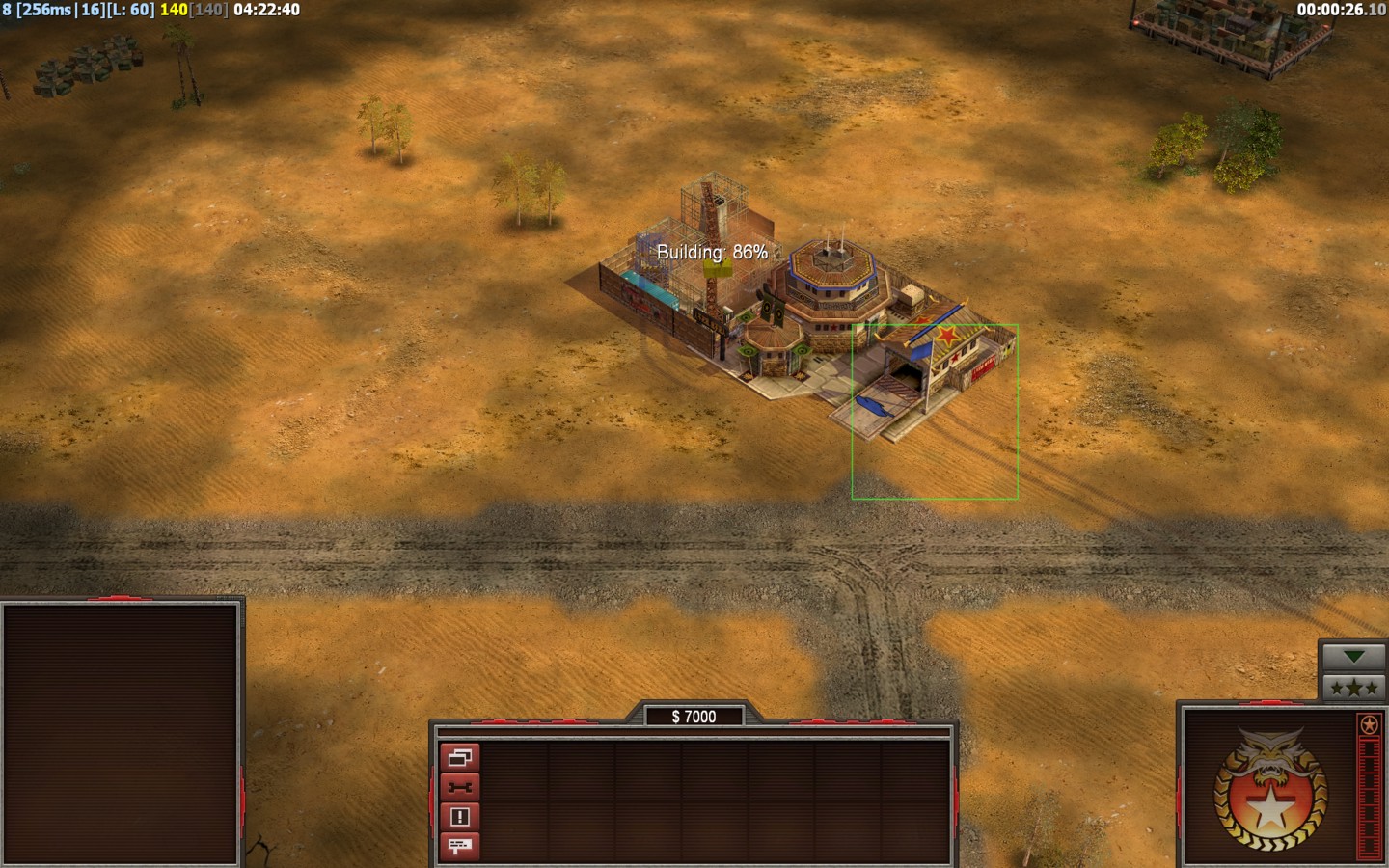Click the exclamation mark button

tap(459, 817)
